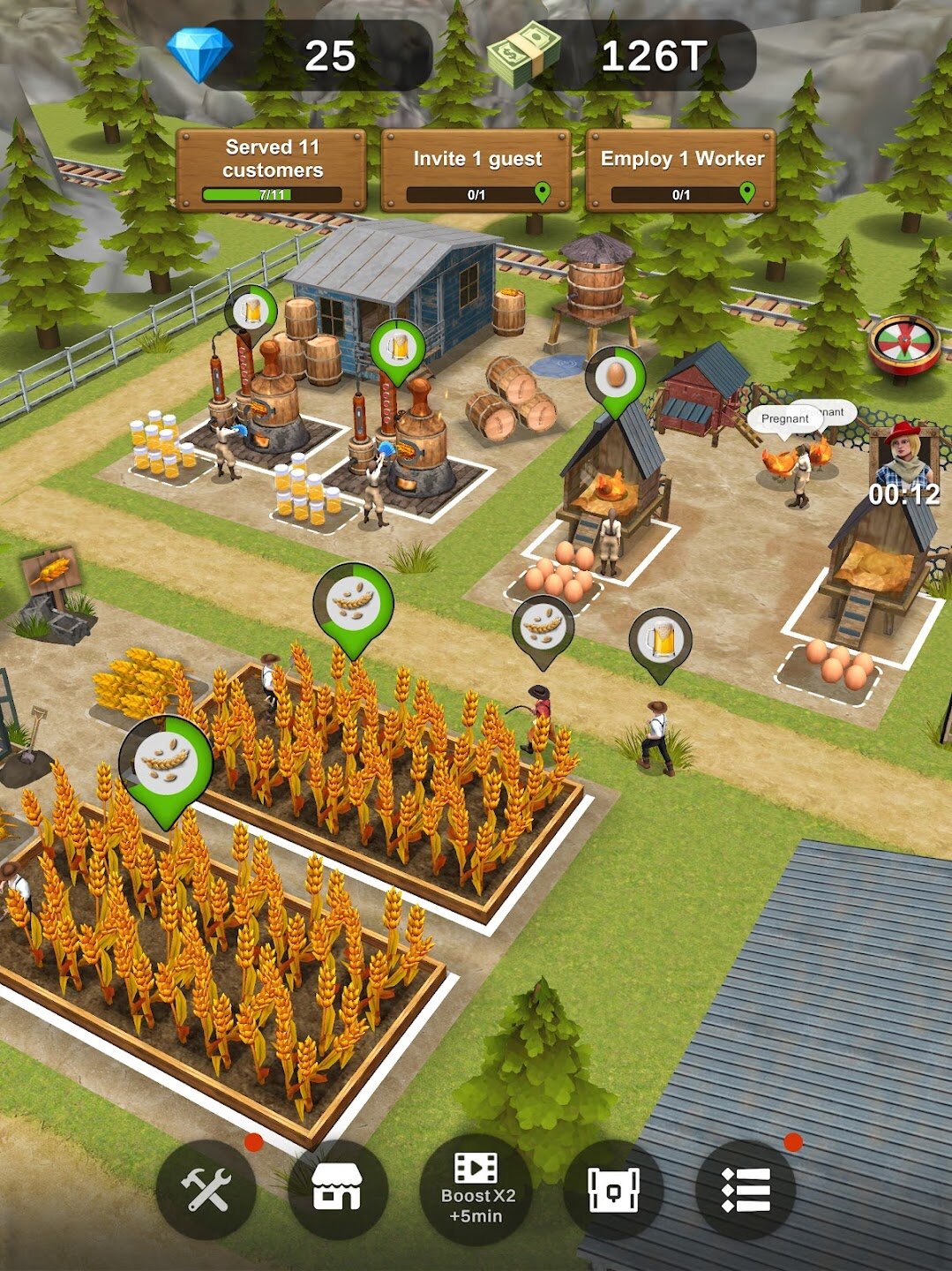Viewport: 952px width, 1271px height.
Task: Open the Employ 1 Worker quest
Action: pyautogui.click(x=681, y=169)
